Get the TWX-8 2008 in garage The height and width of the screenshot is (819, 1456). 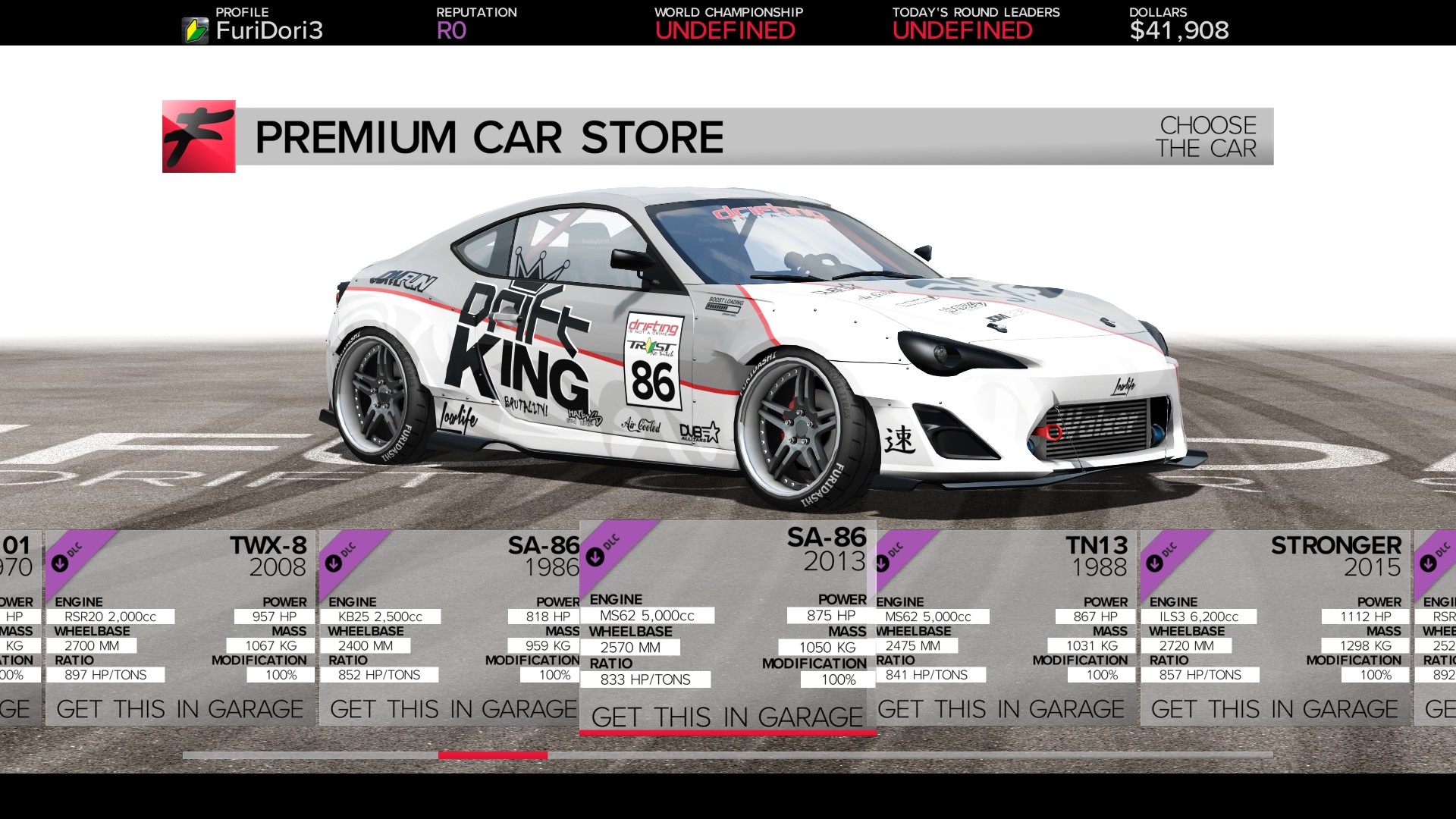click(x=178, y=709)
